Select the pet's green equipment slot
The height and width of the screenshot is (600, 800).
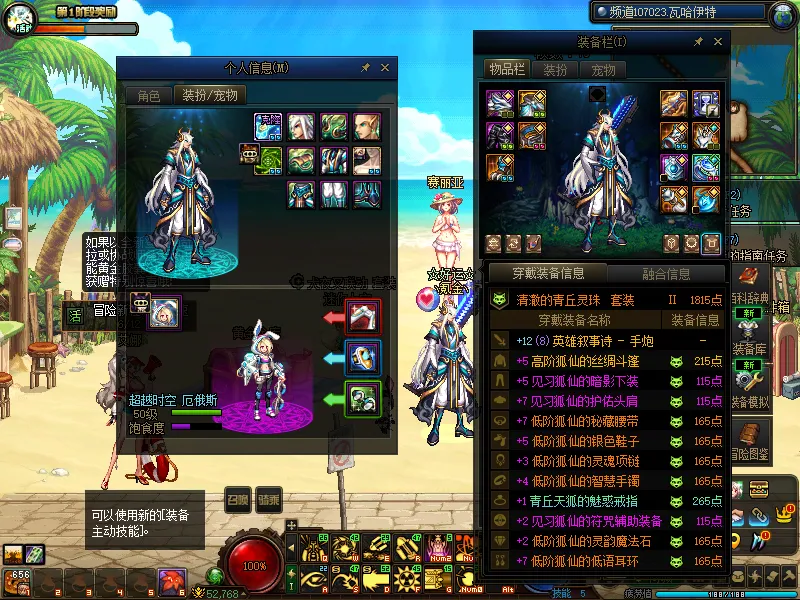click(x=362, y=399)
